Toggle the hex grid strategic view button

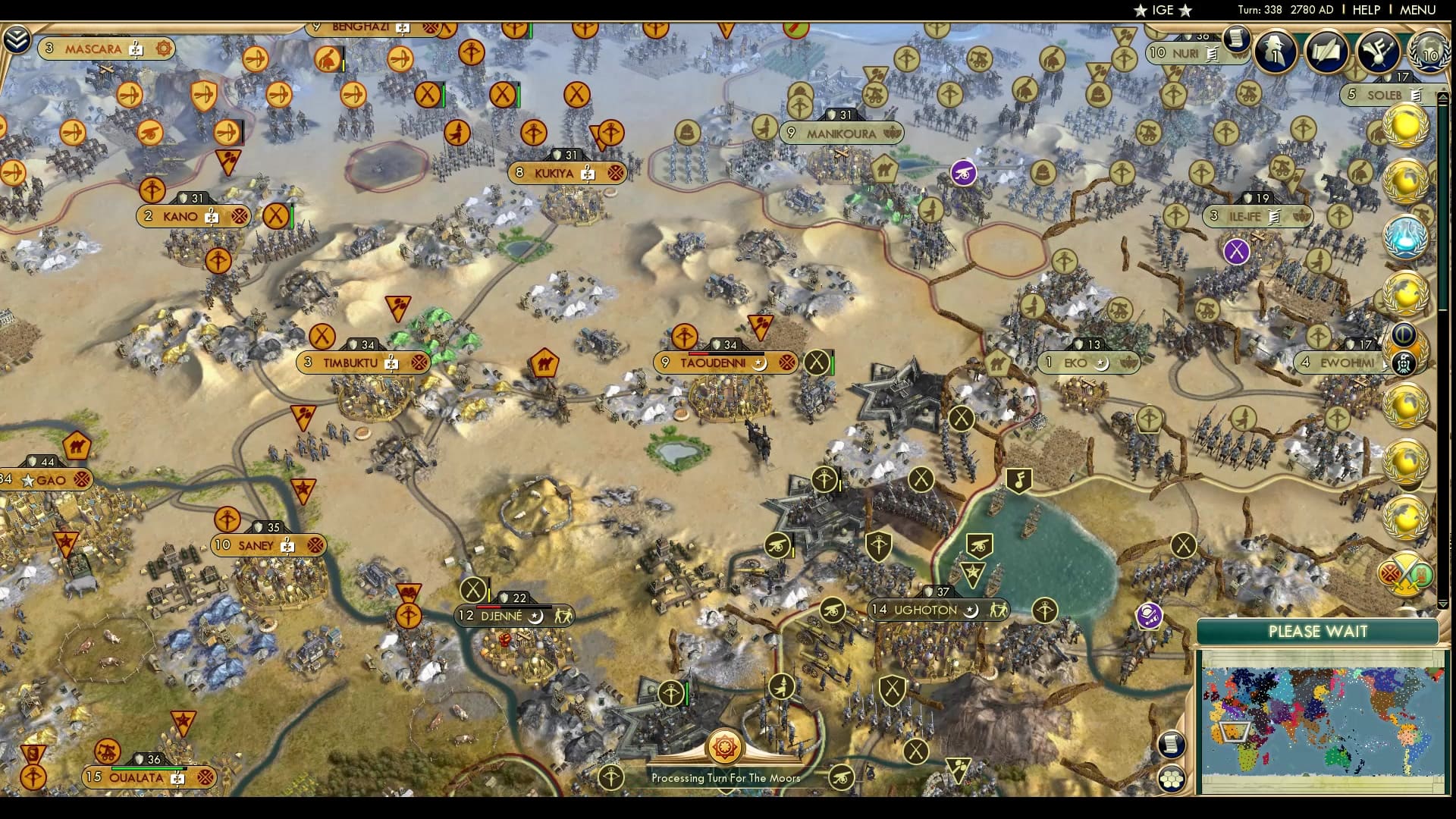coord(1172,779)
